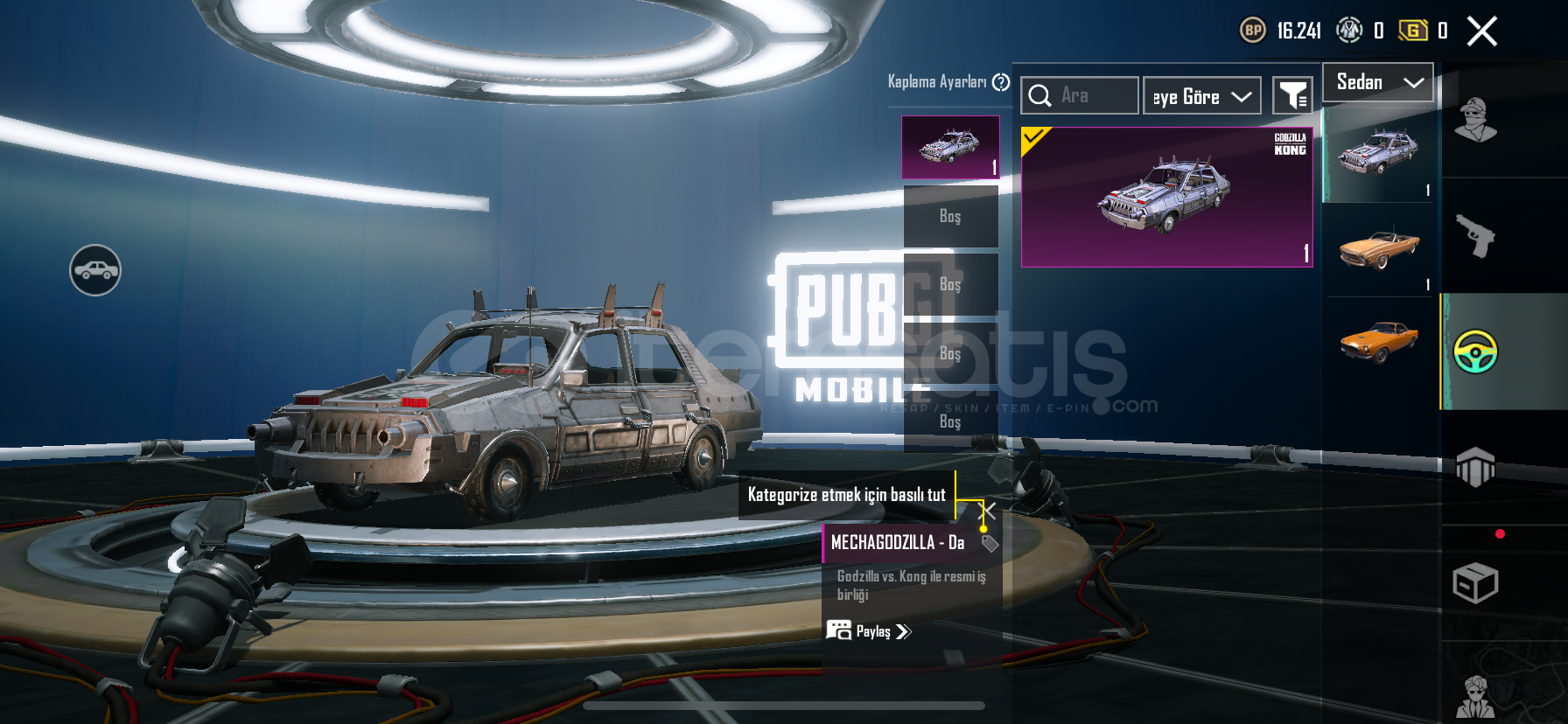The image size is (1568, 724).
Task: Click the tag icon beside Mechagodzilla name
Action: [x=990, y=544]
